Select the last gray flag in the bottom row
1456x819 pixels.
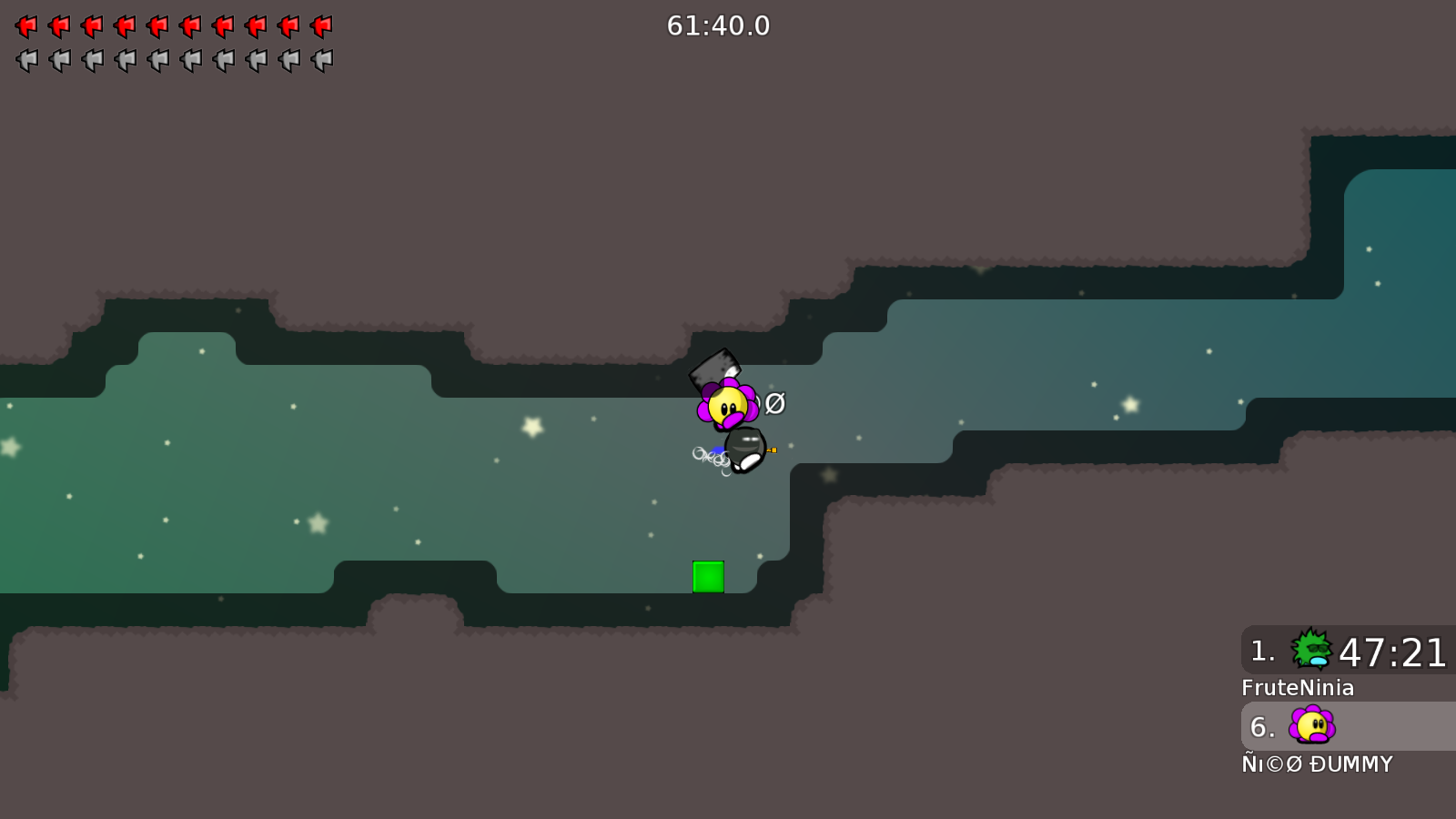(322, 60)
